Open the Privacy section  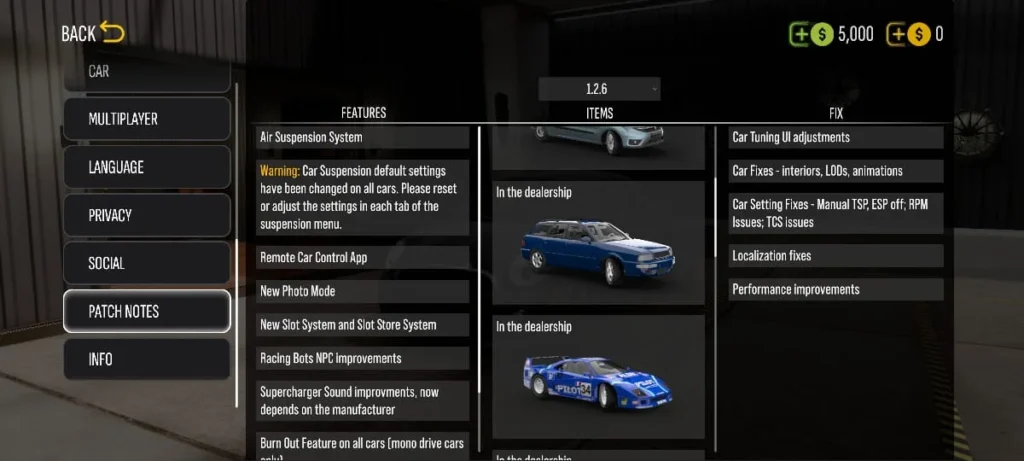pos(146,215)
